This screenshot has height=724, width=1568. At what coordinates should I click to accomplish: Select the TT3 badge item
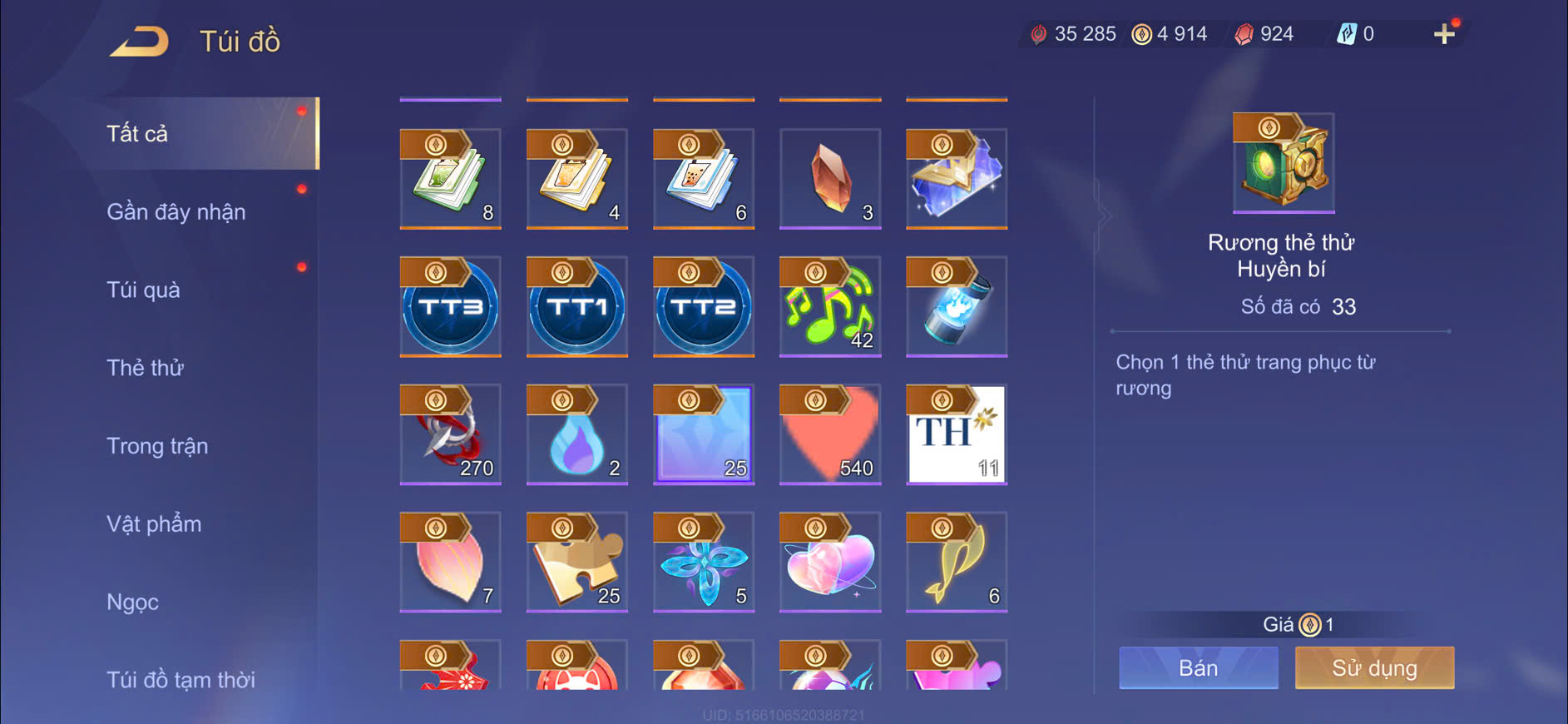(451, 306)
